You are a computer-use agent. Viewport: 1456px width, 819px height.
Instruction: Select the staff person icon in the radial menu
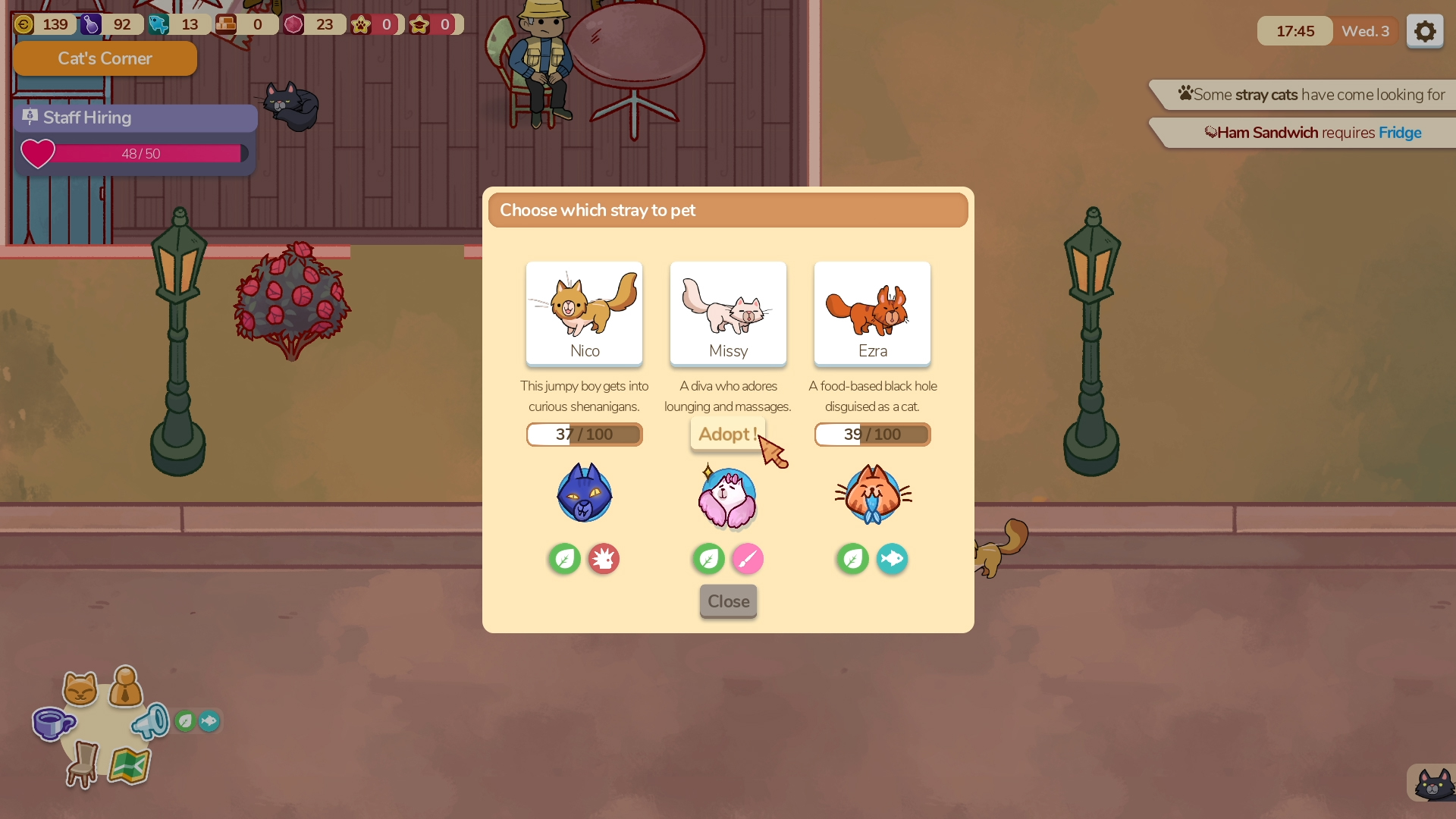point(126,686)
